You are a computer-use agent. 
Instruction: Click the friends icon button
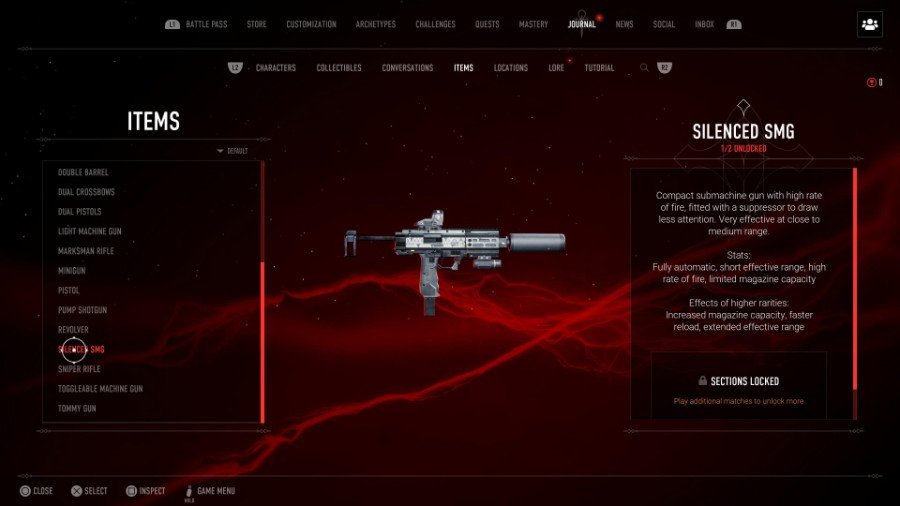[x=869, y=24]
